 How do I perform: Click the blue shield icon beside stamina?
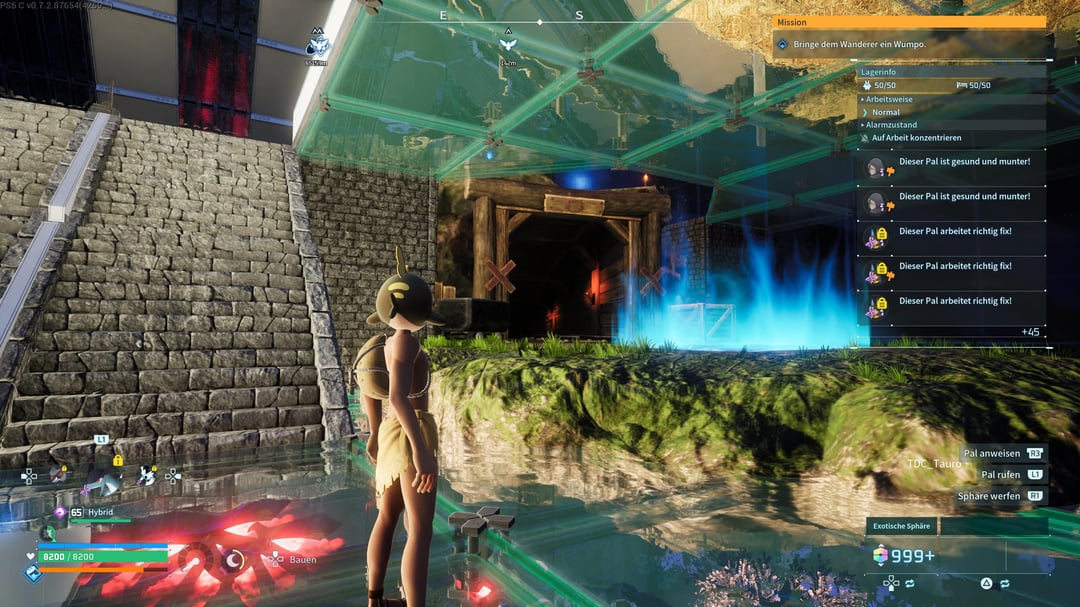tap(32, 573)
